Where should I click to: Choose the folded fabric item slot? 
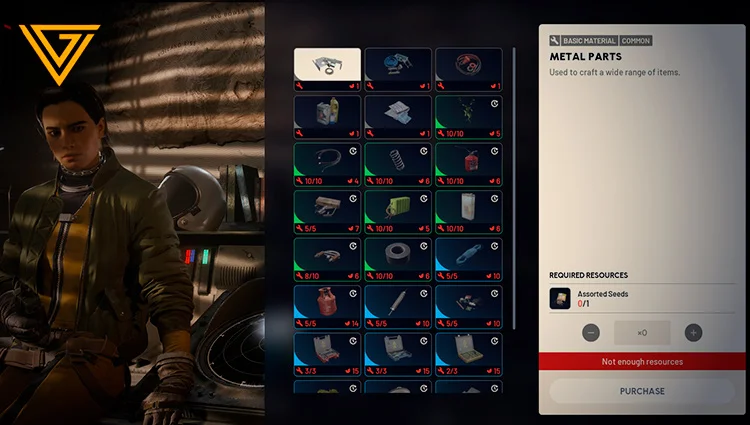tap(398, 116)
